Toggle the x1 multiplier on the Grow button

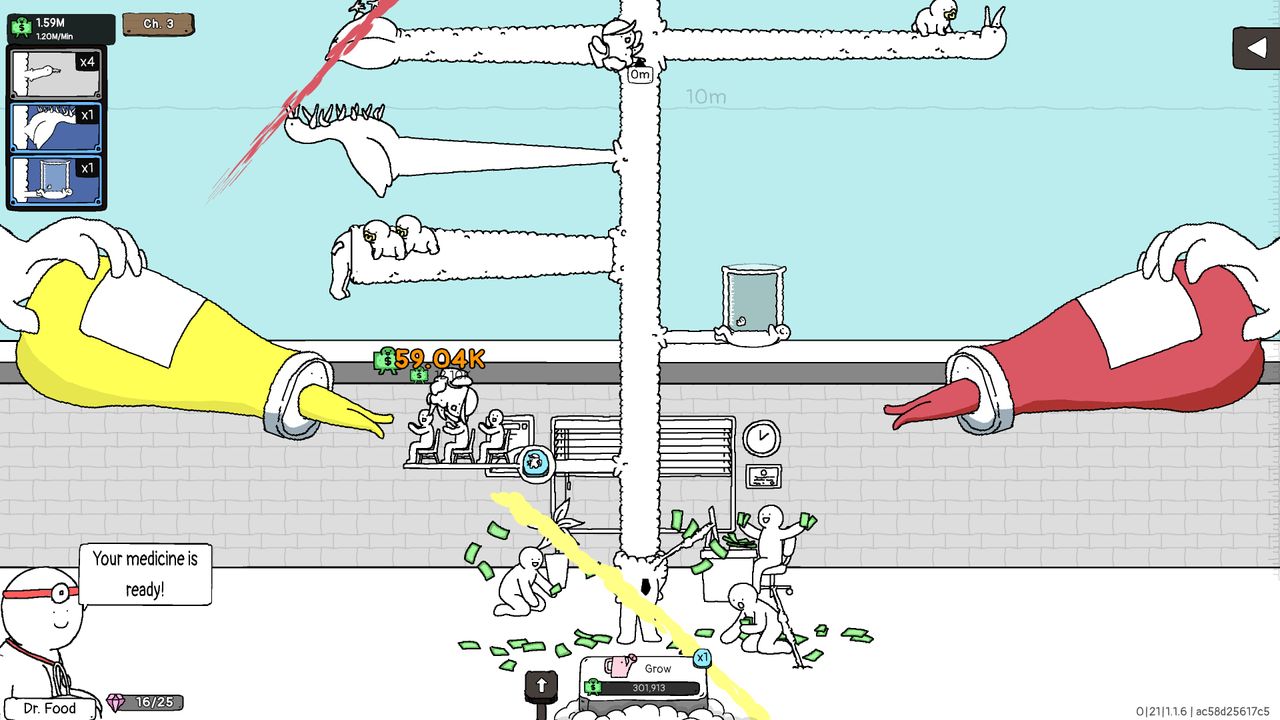click(702, 658)
